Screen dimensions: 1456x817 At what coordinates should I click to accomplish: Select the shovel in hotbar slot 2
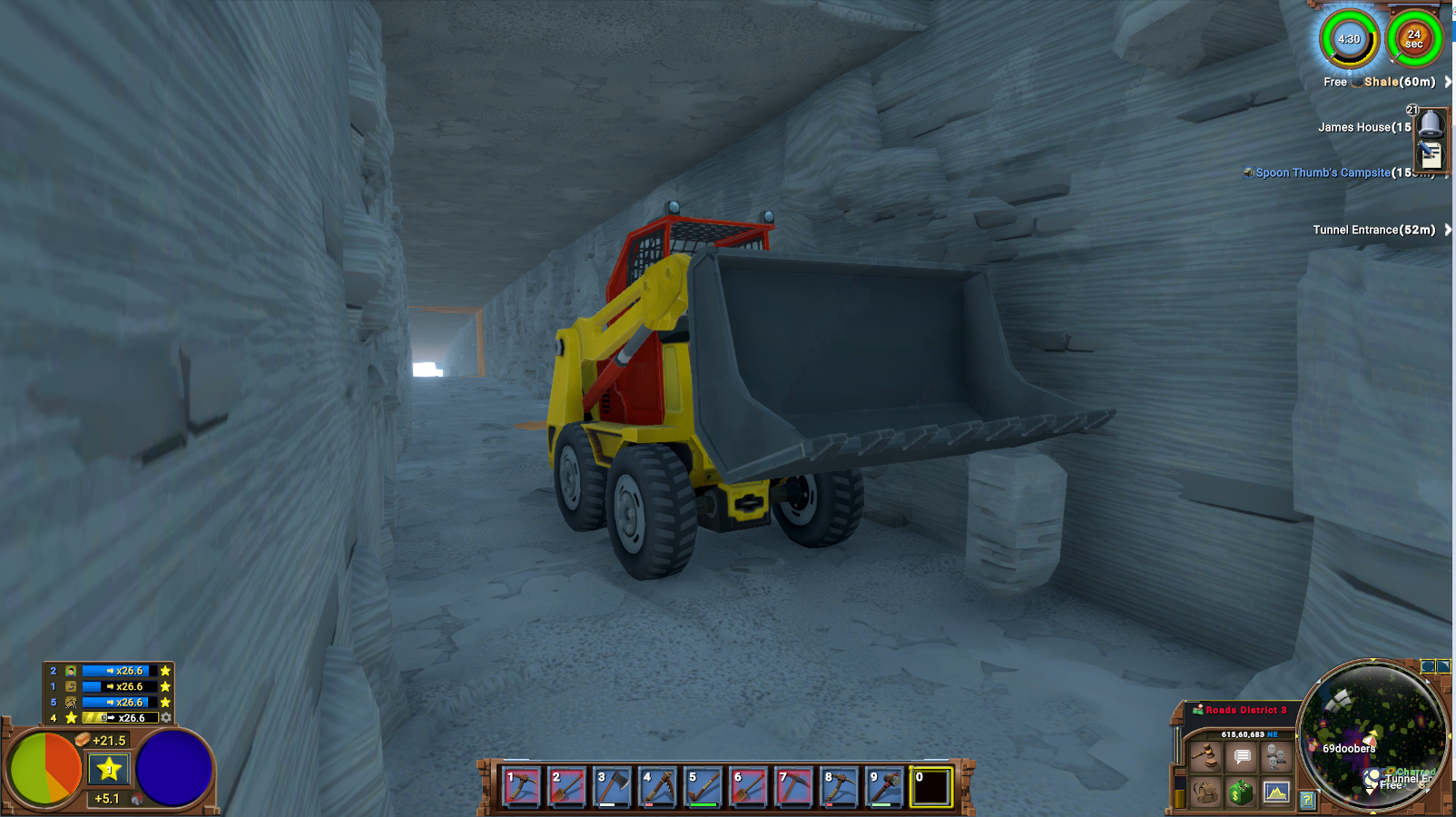566,787
